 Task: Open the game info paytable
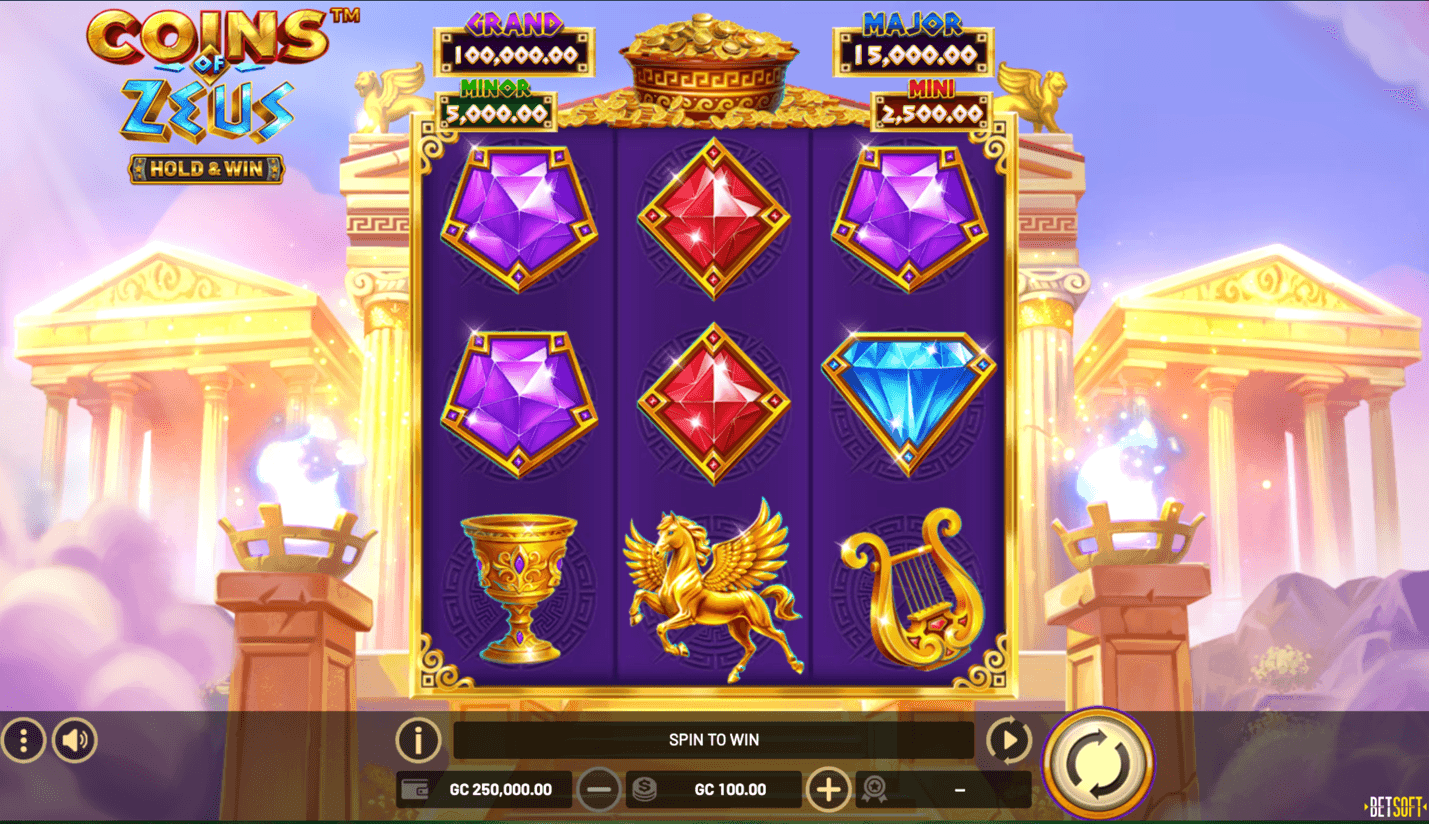[x=418, y=741]
